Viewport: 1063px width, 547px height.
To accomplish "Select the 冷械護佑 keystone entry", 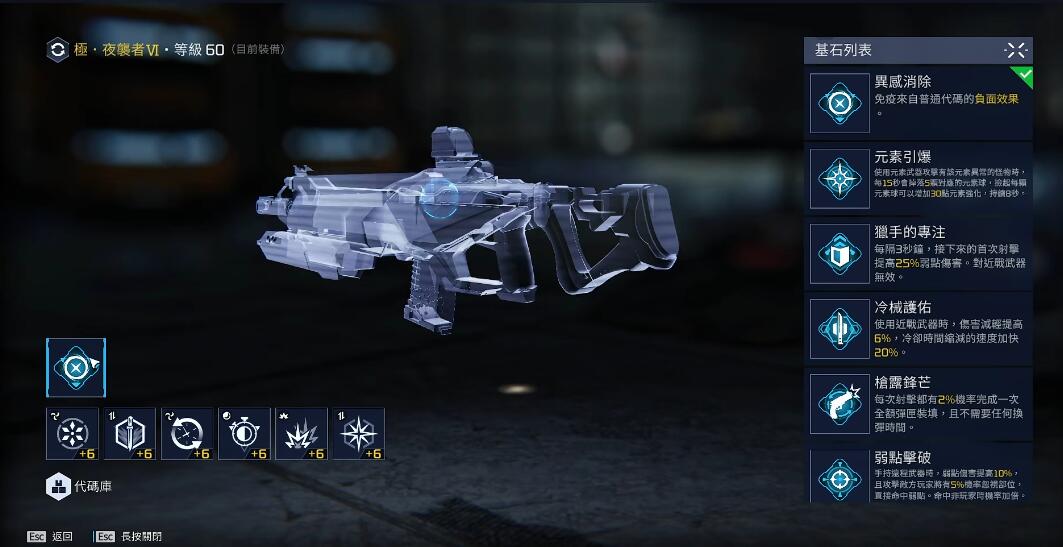I will click(x=918, y=327).
